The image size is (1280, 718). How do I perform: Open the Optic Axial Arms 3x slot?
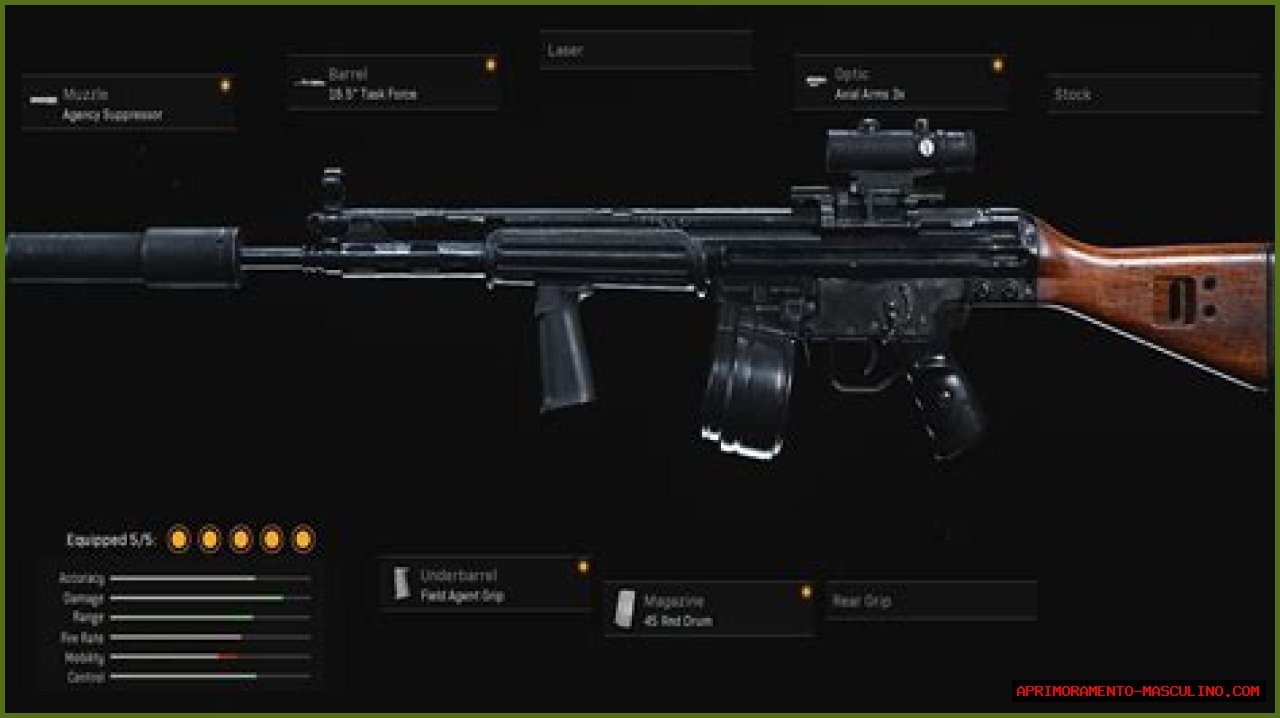(900, 84)
